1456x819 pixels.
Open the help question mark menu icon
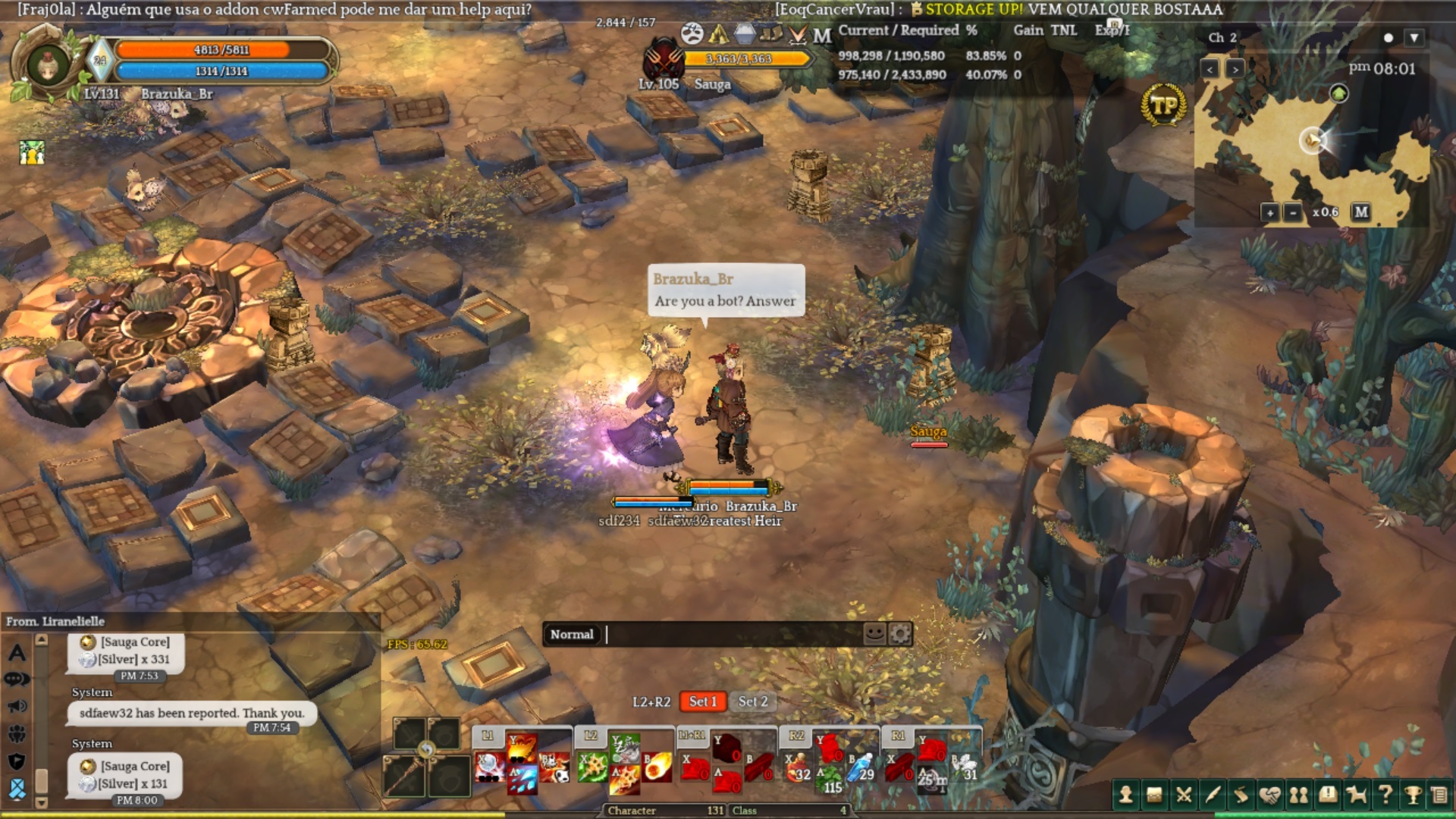pos(1385,794)
